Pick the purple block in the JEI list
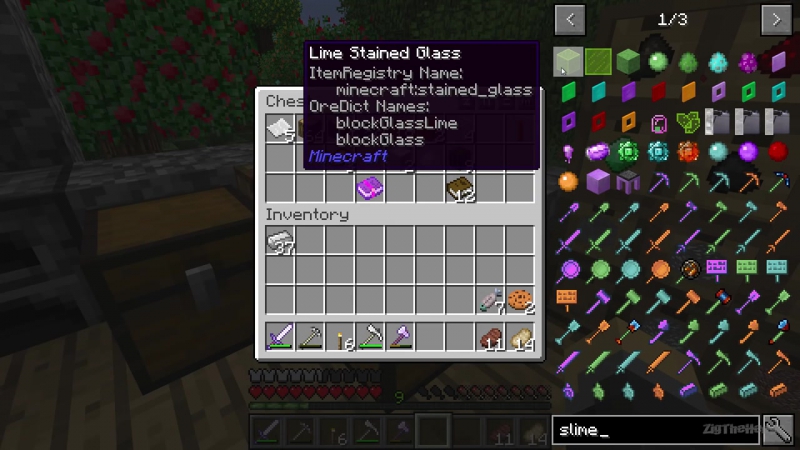Viewport: 800px width, 450px height. click(599, 181)
